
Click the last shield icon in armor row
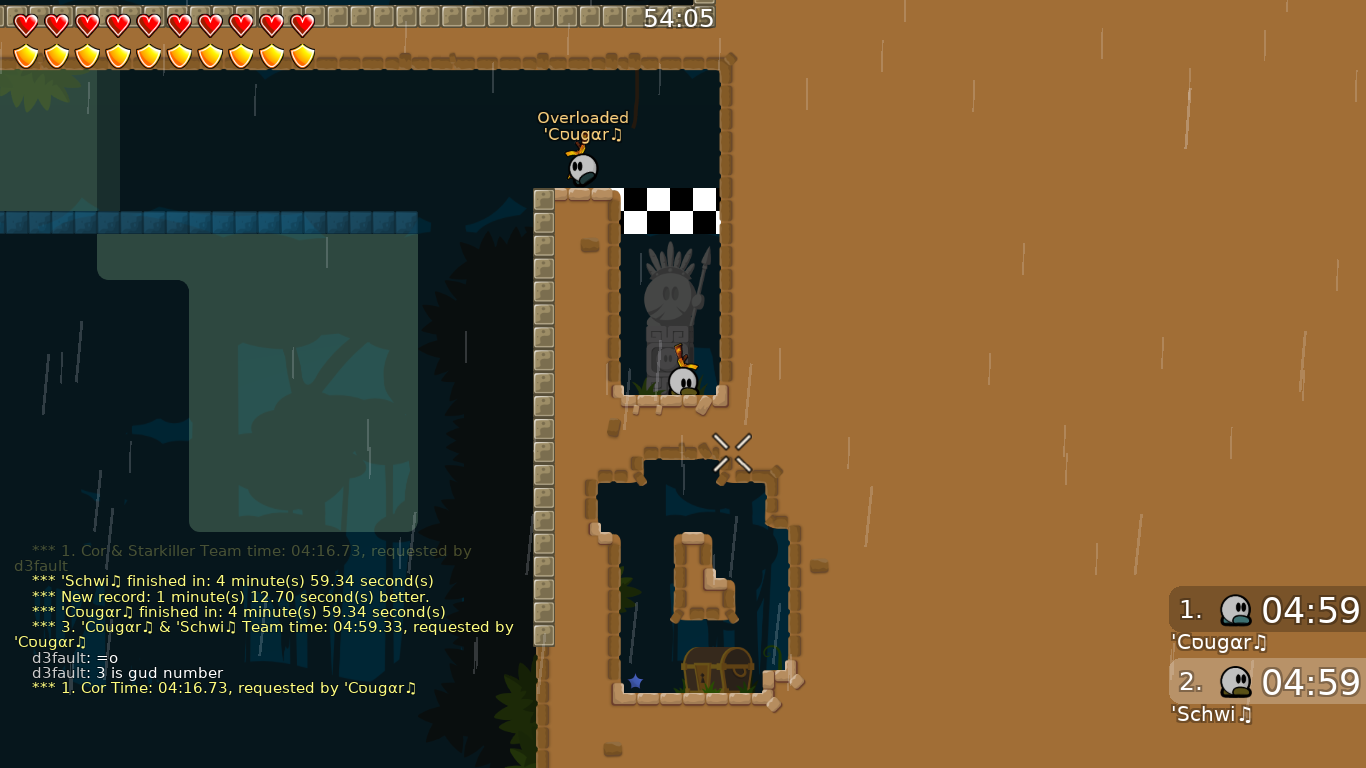pyautogui.click(x=302, y=55)
